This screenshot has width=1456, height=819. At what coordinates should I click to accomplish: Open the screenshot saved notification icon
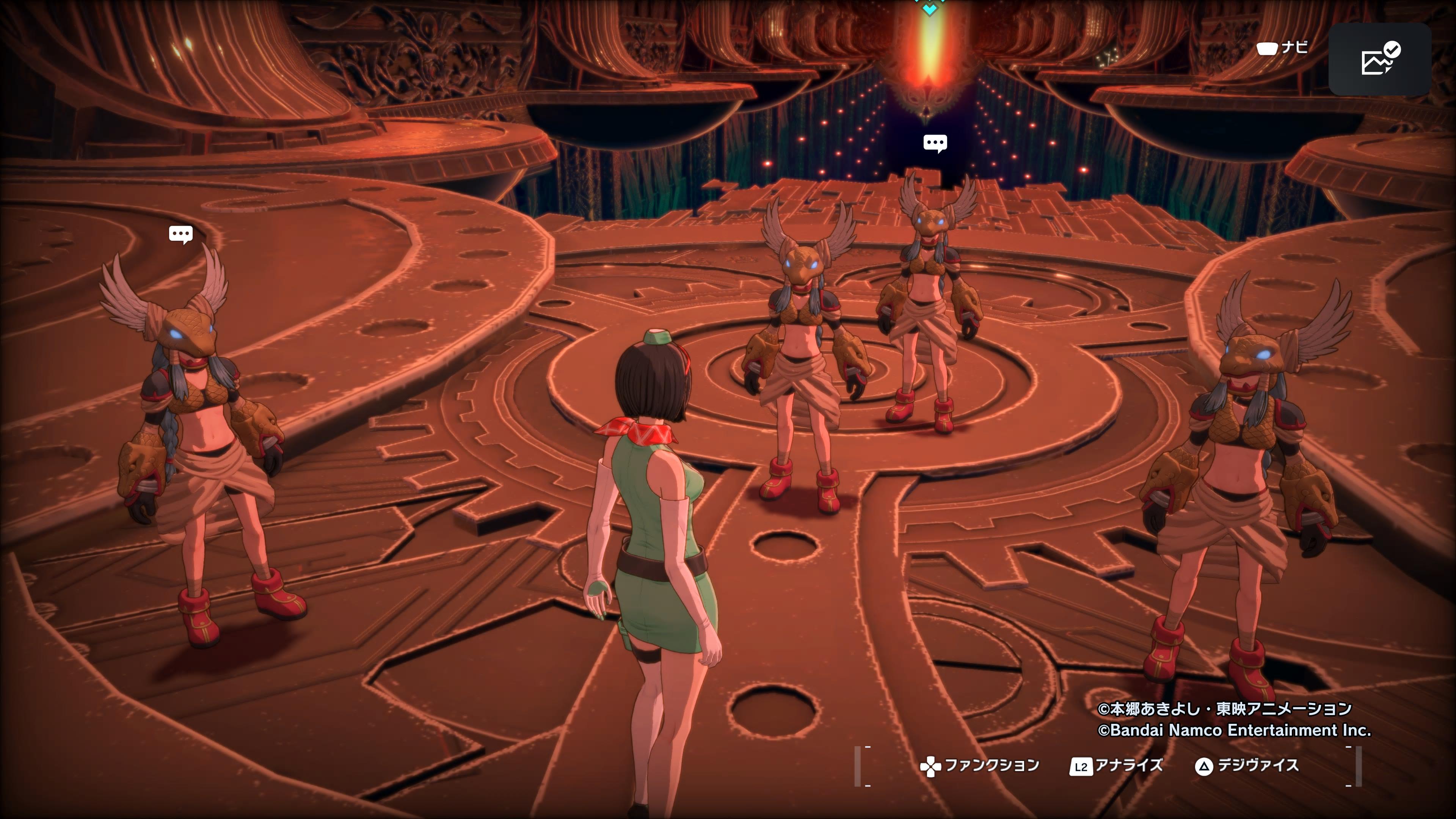pos(1379,59)
